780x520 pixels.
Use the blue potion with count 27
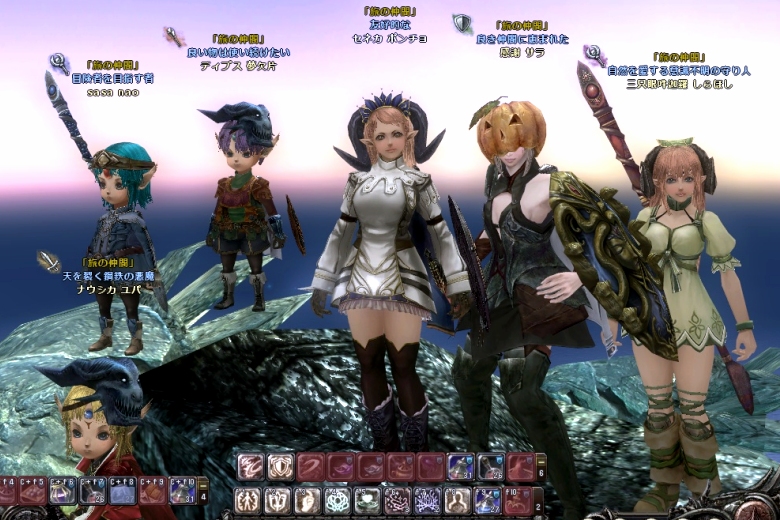[x=487, y=500]
